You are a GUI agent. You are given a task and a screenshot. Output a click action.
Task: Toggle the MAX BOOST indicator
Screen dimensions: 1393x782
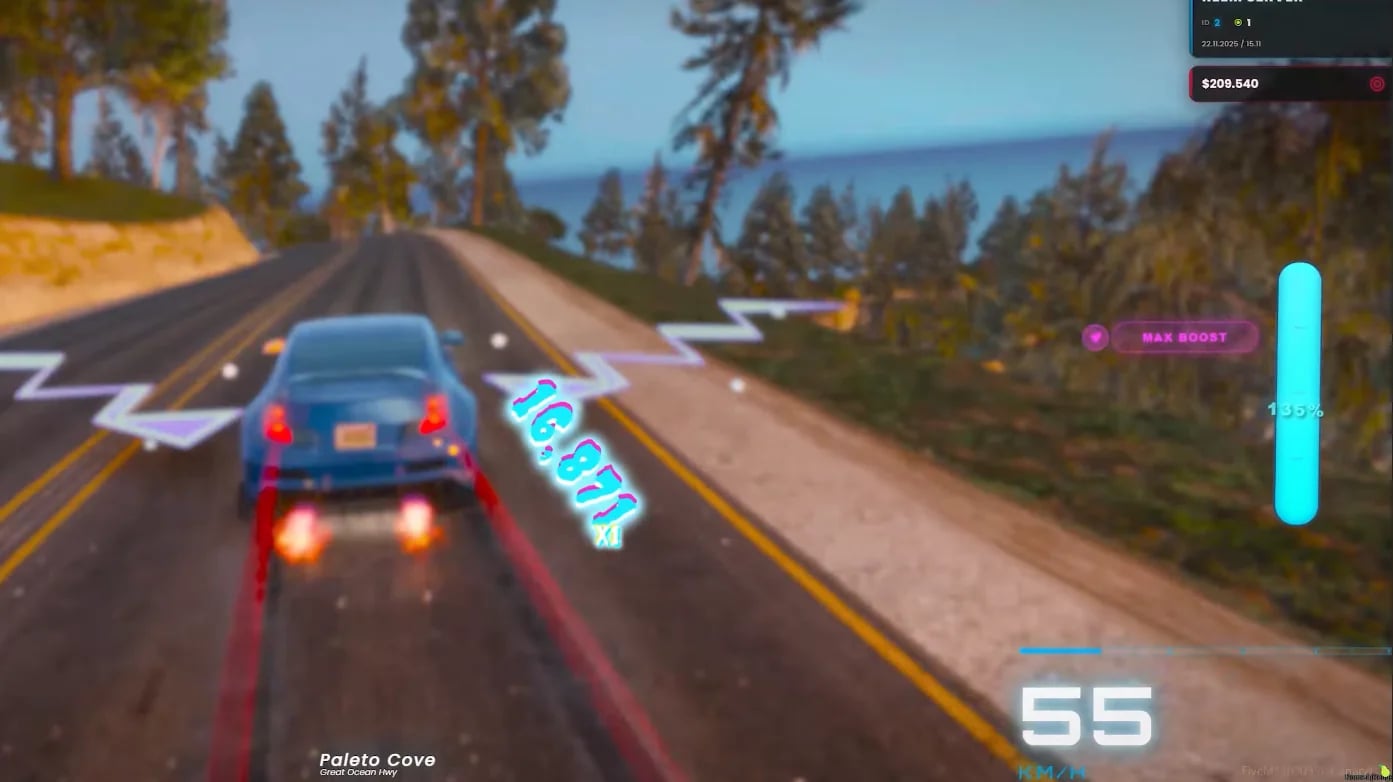coord(1184,338)
